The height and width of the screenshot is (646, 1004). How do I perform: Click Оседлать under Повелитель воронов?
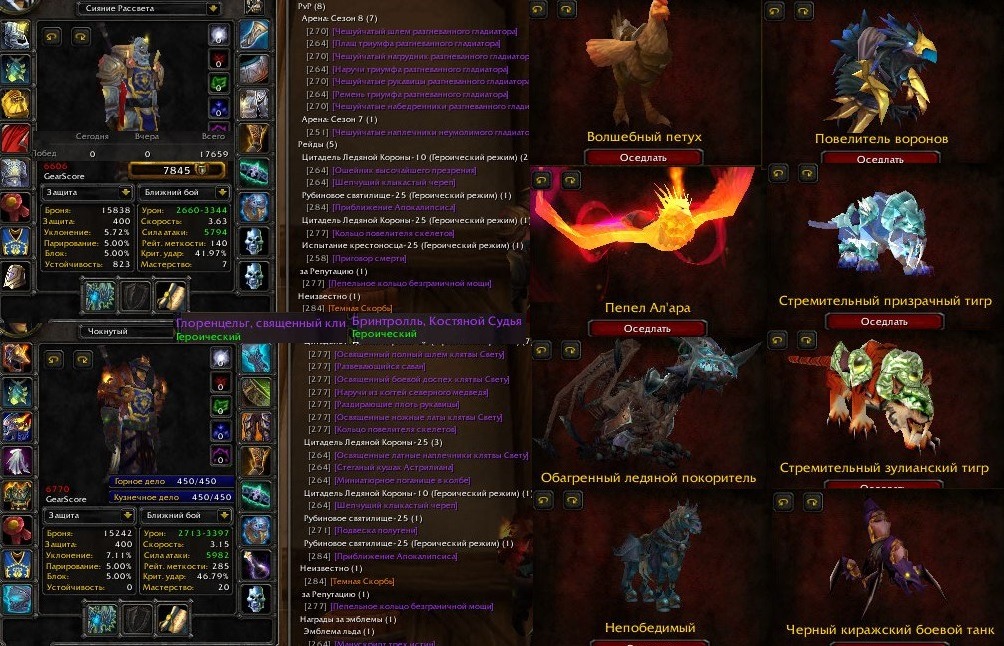click(x=880, y=159)
